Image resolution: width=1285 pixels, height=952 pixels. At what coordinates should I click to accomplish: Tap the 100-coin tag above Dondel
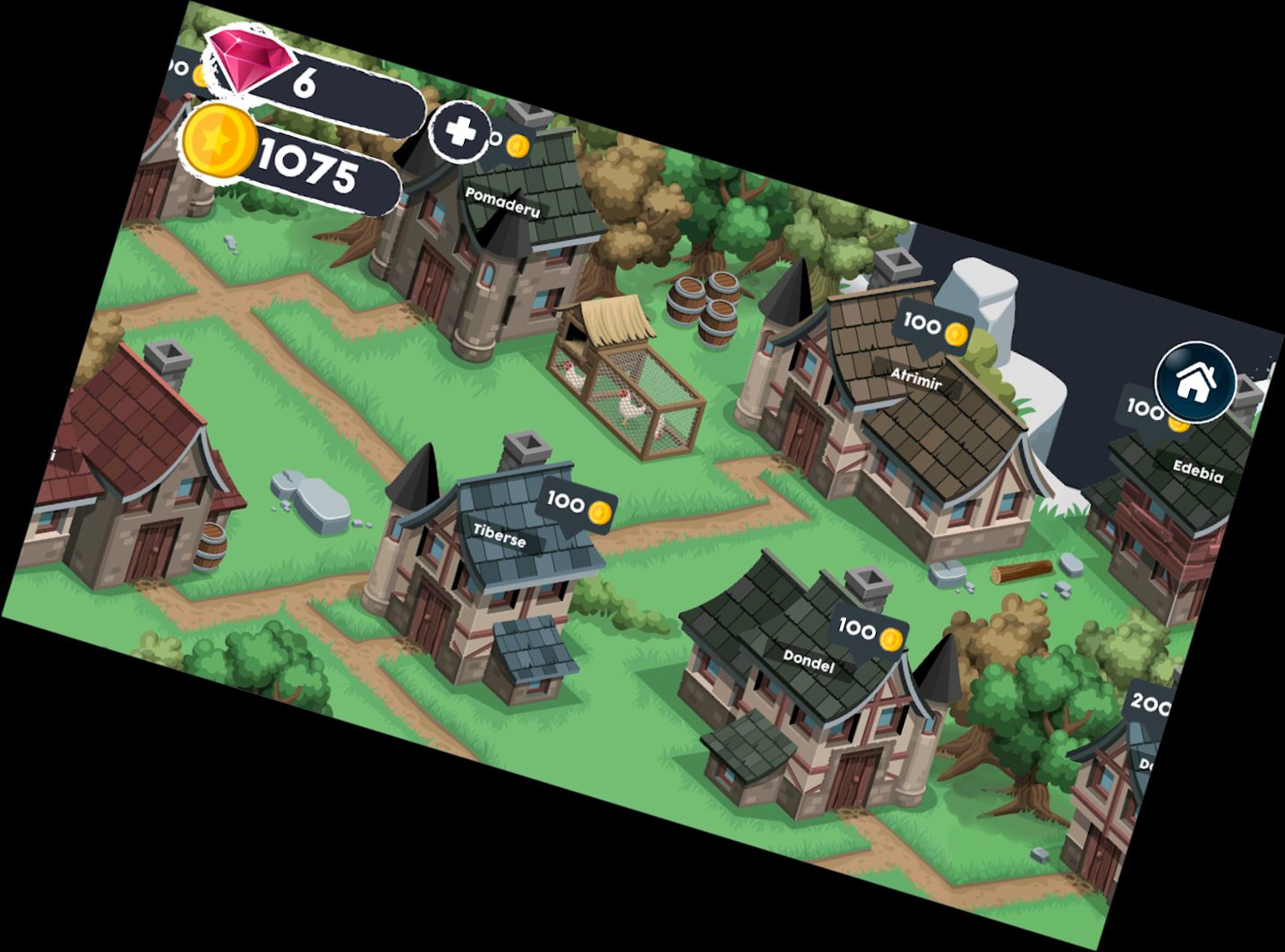coord(858,630)
